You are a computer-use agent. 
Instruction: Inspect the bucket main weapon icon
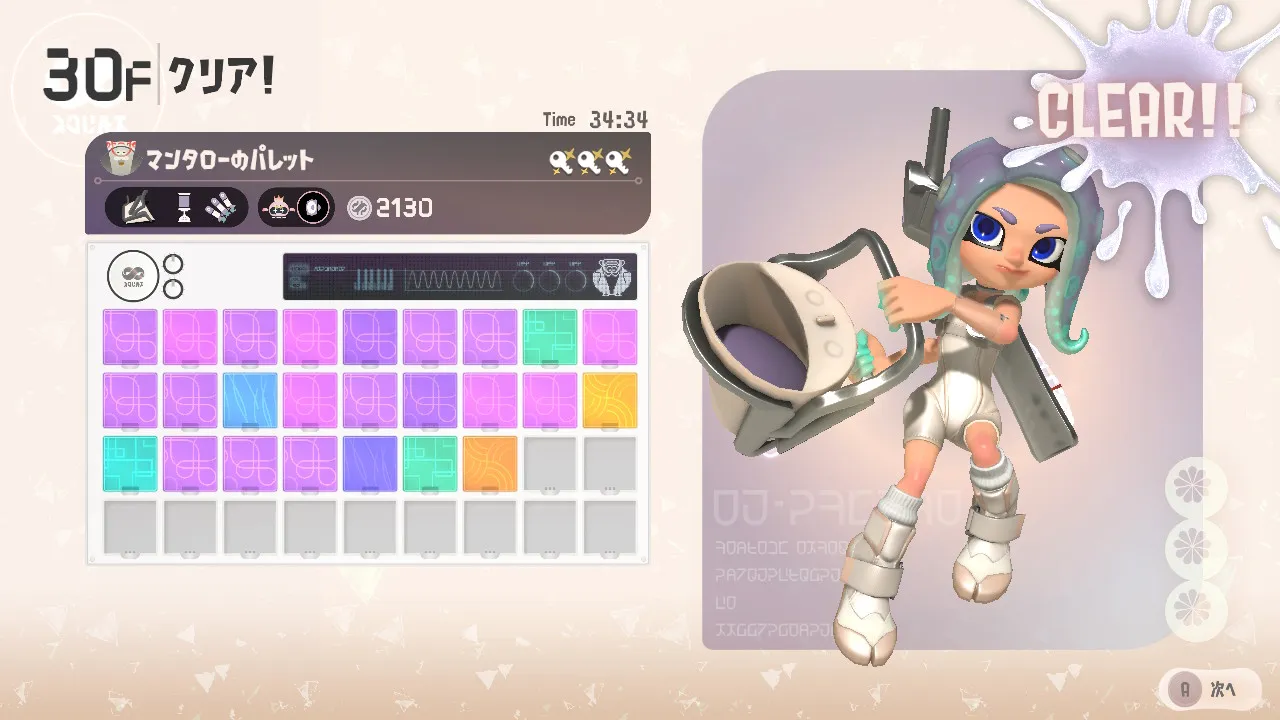(136, 208)
